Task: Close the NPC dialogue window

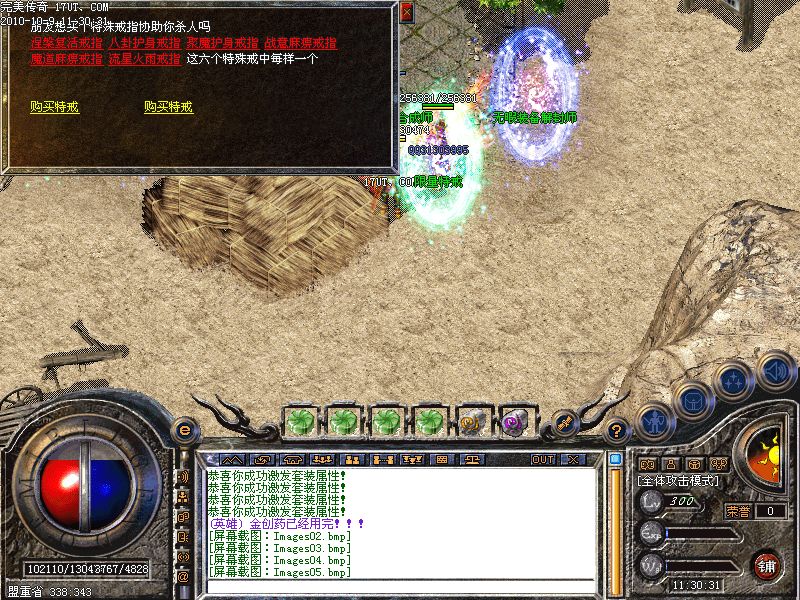Action: [406, 13]
